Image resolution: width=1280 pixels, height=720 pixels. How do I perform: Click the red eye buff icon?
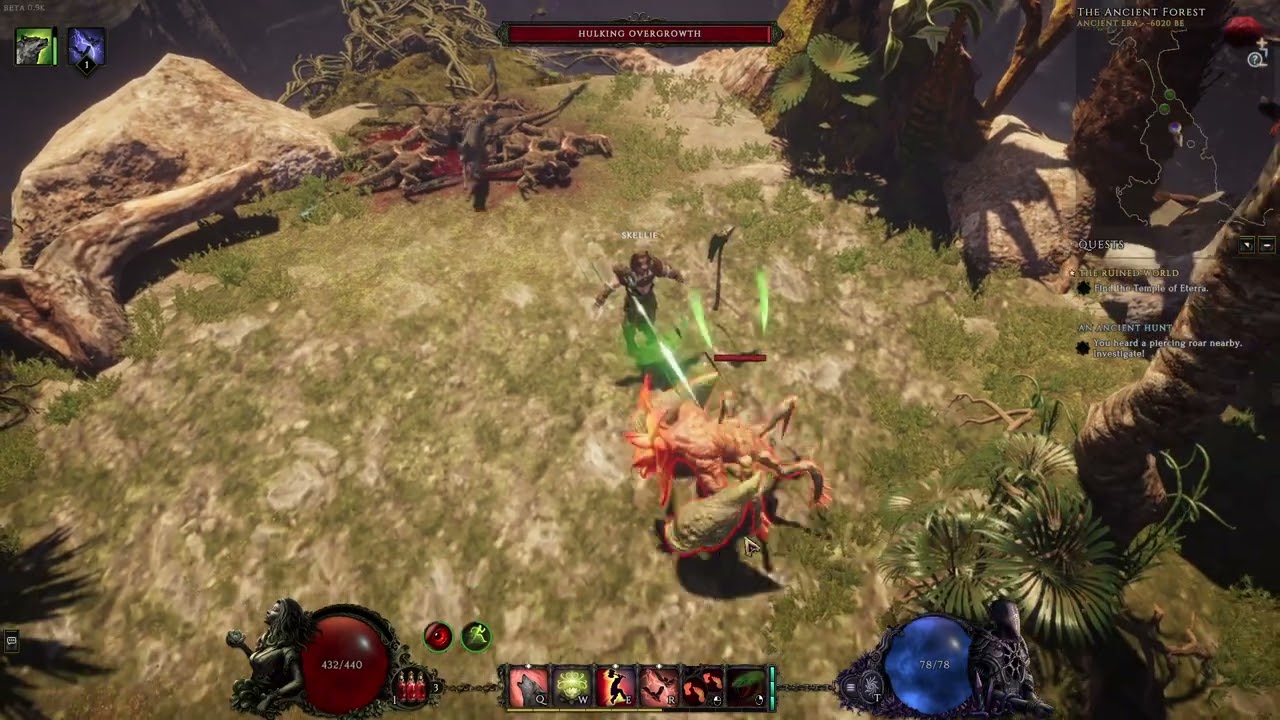pyautogui.click(x=438, y=636)
